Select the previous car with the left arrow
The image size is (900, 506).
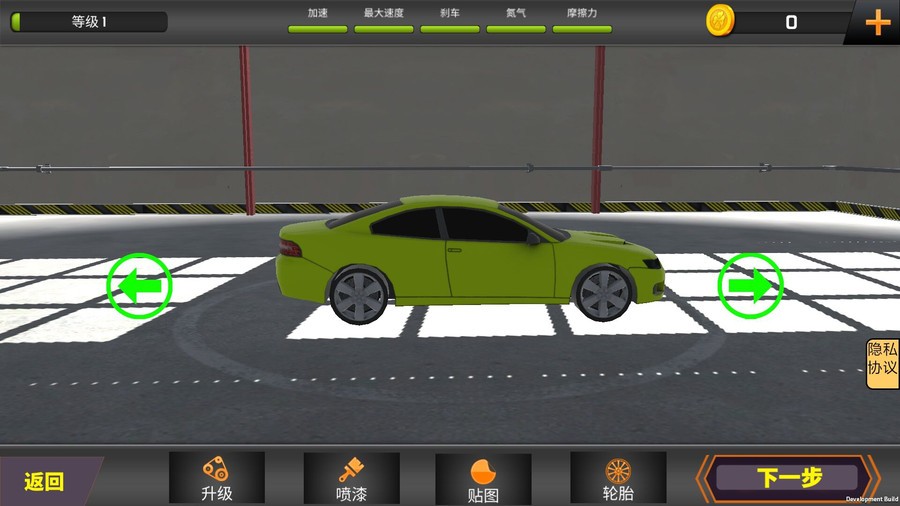(139, 286)
